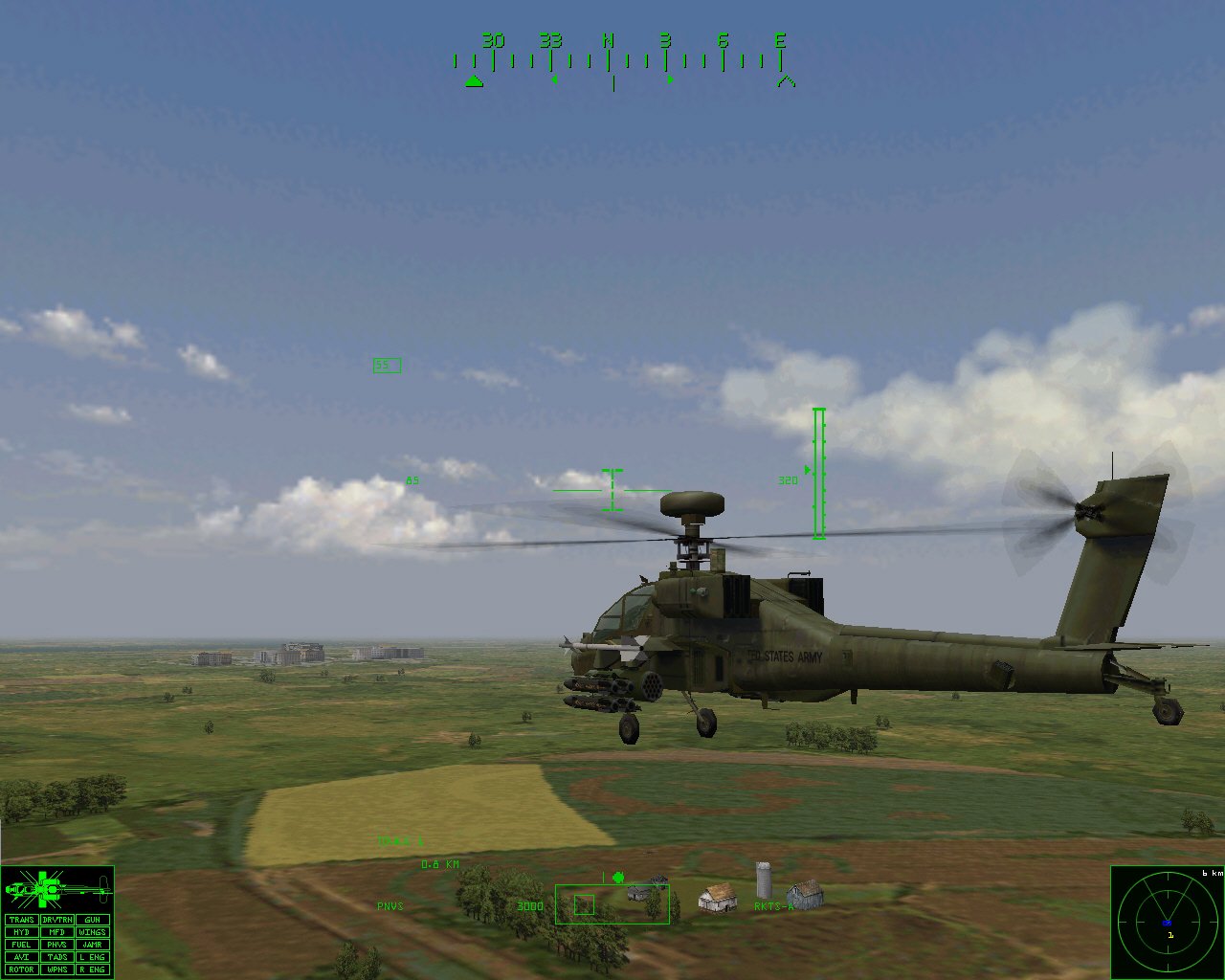Select the WPNS weapons indicator
This screenshot has height=980, width=1225.
[x=57, y=969]
